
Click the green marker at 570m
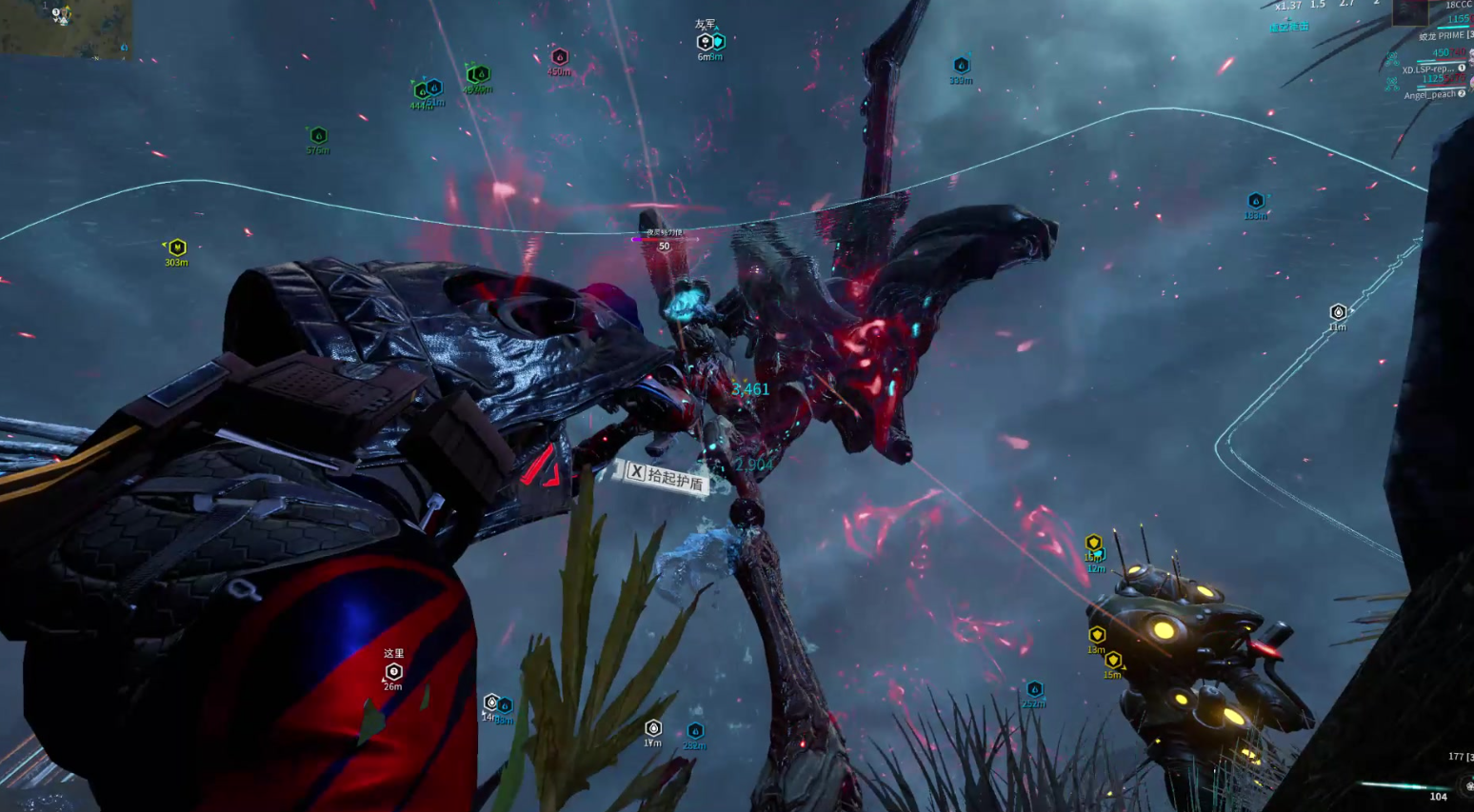tap(319, 136)
